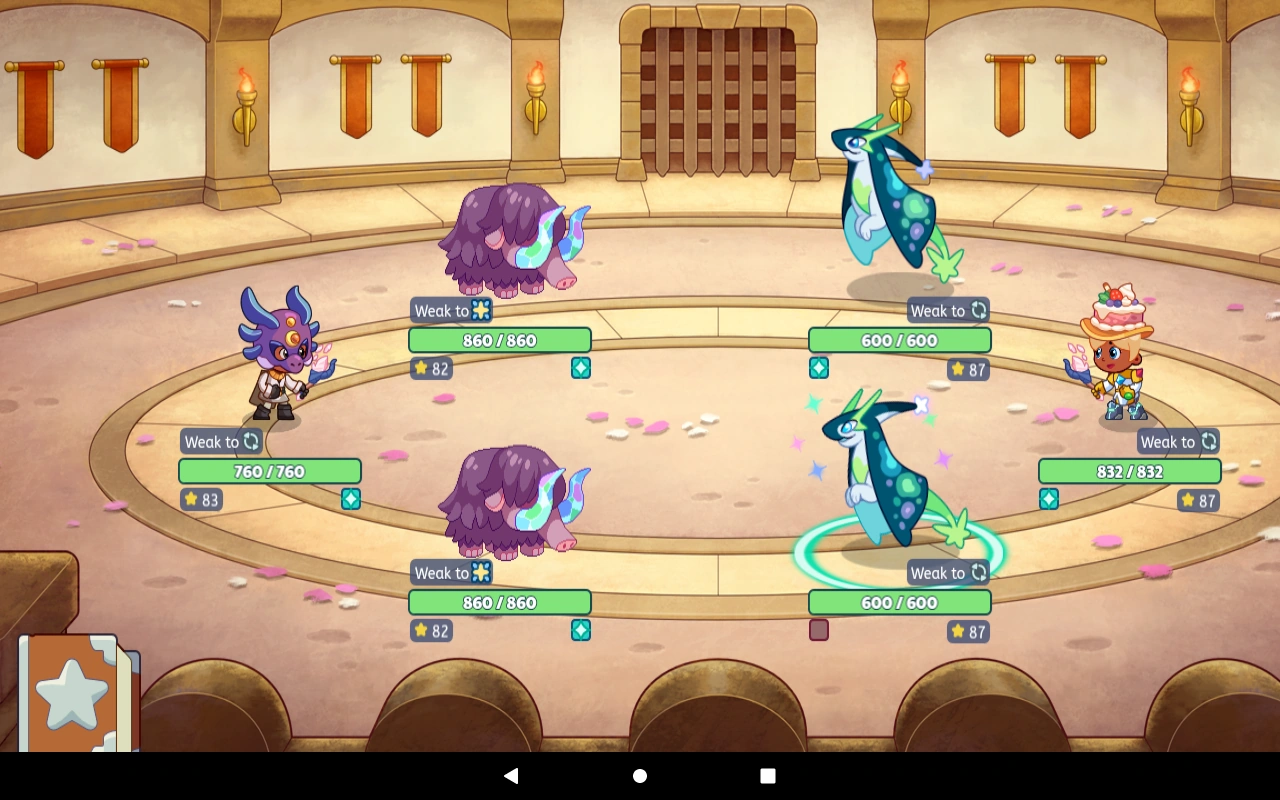This screenshot has width=1280, height=800.
Task: Select the teal gem icon under the top mammoth
Action: coord(581,368)
